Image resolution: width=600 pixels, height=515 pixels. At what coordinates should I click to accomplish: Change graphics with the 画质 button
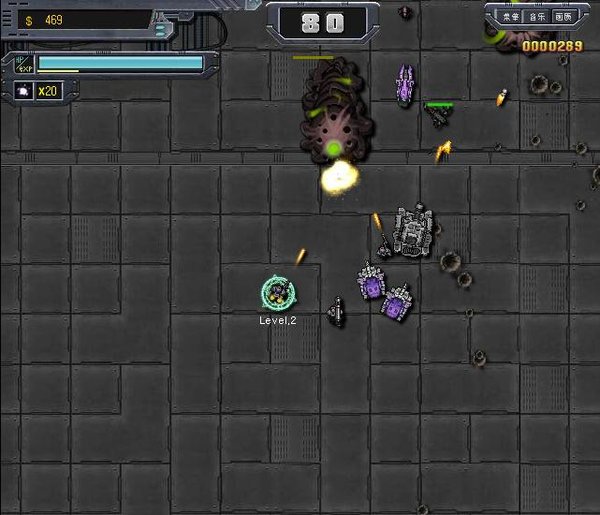(x=564, y=17)
